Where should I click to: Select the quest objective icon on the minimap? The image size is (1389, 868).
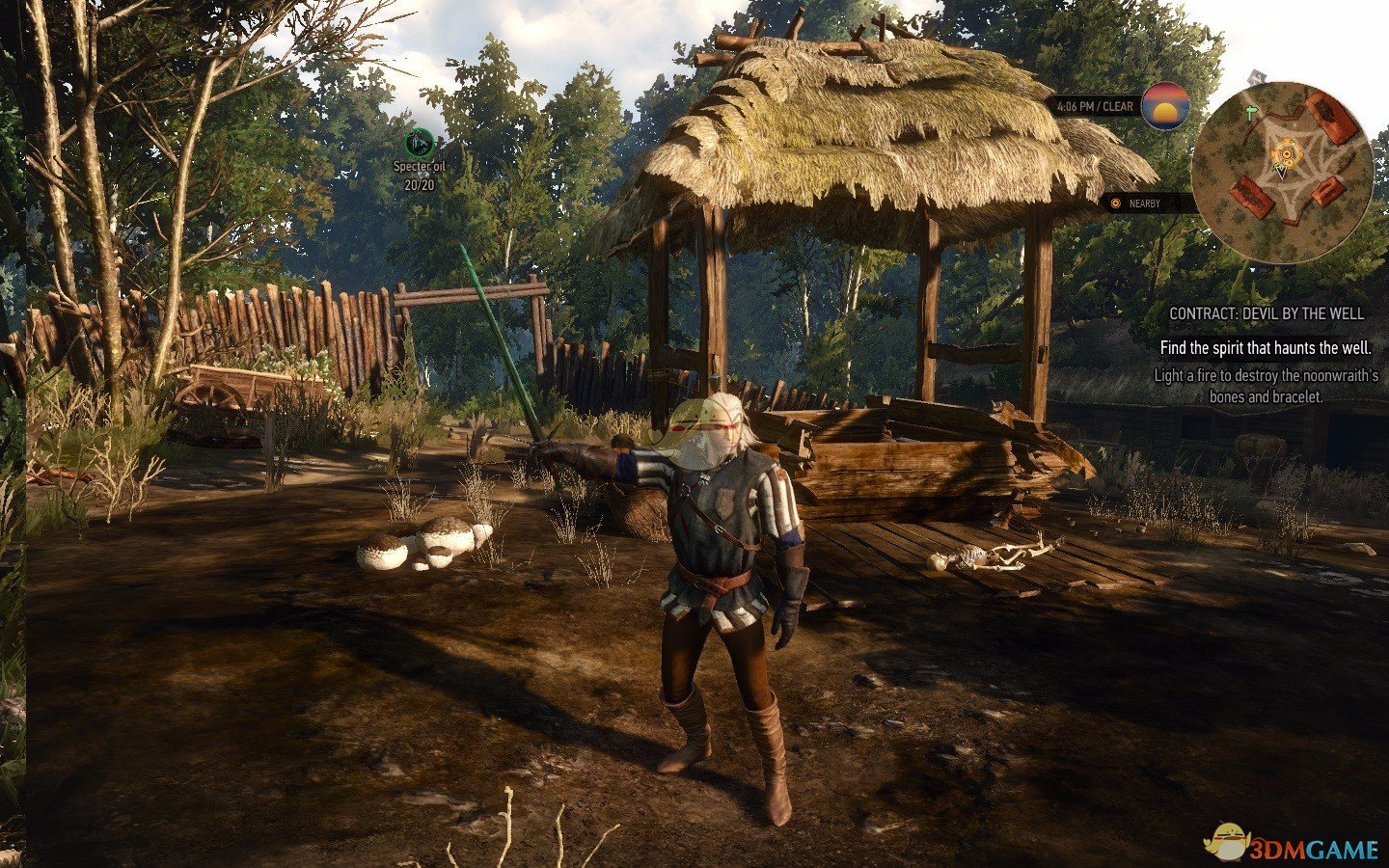pyautogui.click(x=1285, y=152)
